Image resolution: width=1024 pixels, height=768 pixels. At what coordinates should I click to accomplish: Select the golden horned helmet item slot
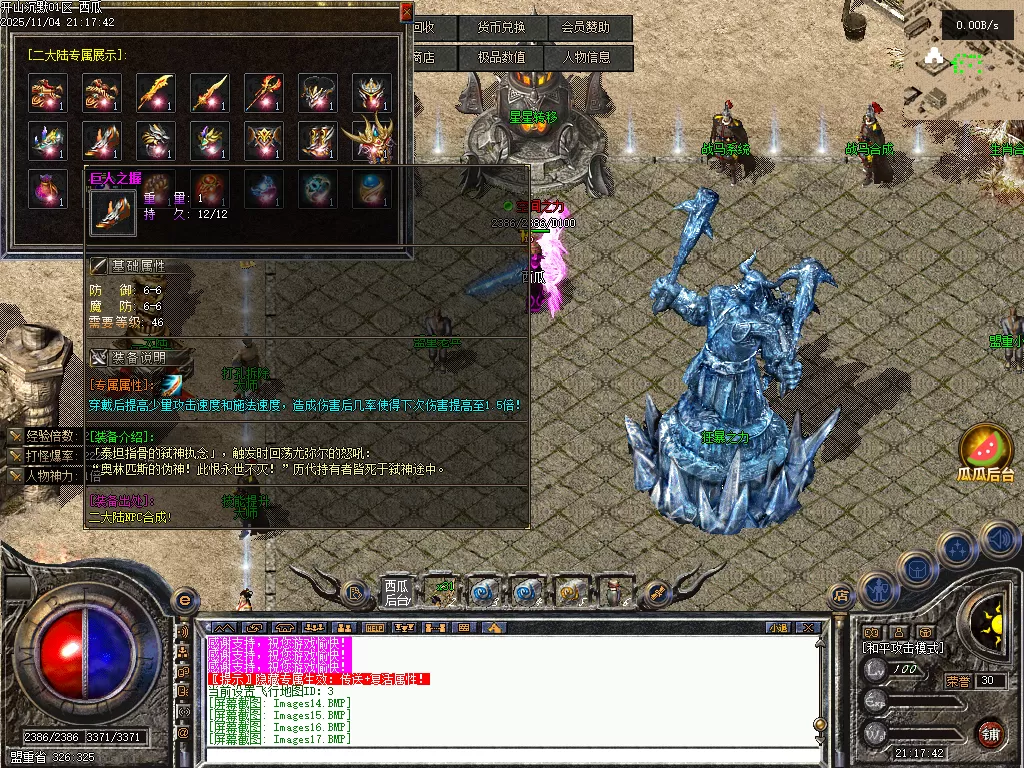tap(371, 140)
